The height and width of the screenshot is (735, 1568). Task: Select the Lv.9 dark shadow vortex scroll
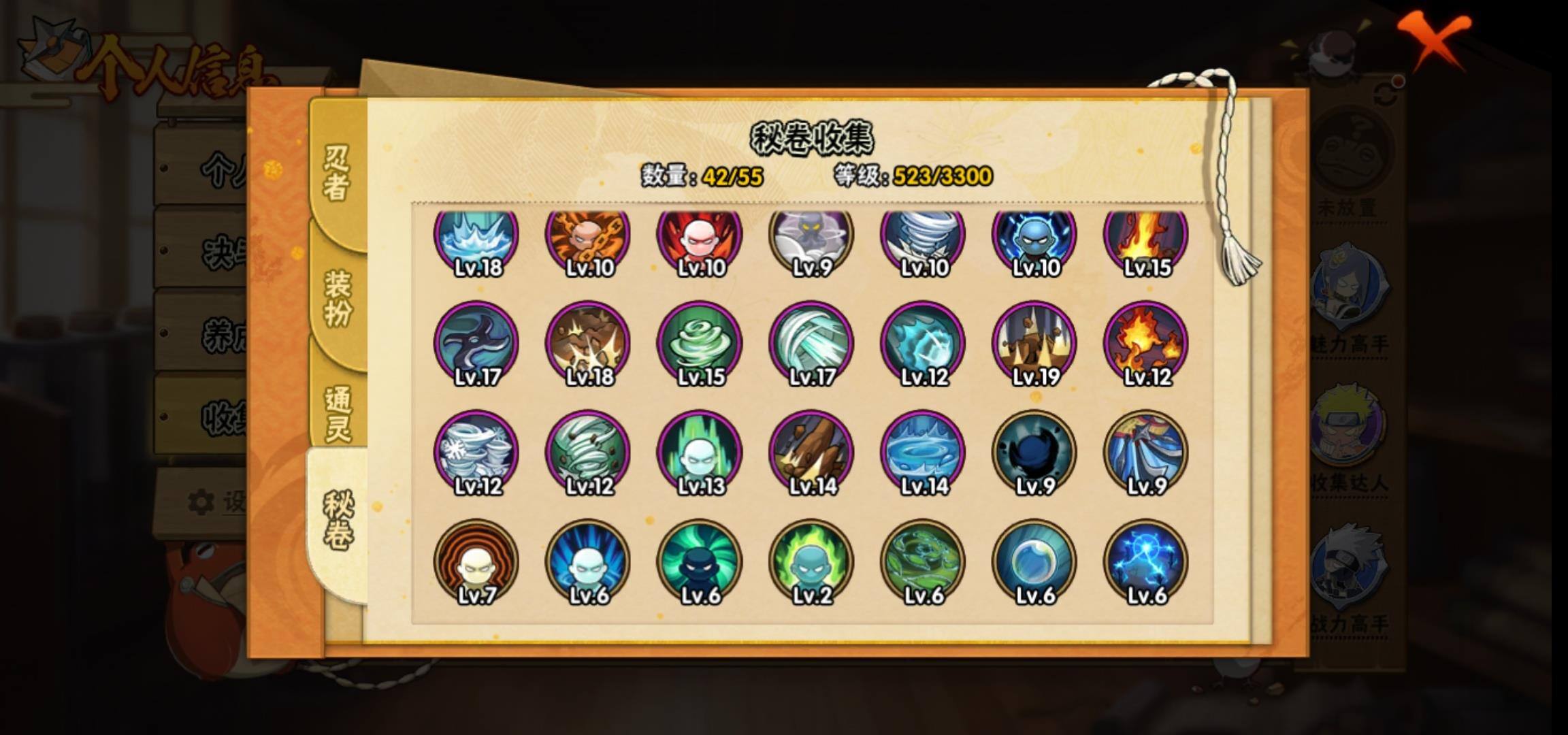pyautogui.click(x=1034, y=453)
